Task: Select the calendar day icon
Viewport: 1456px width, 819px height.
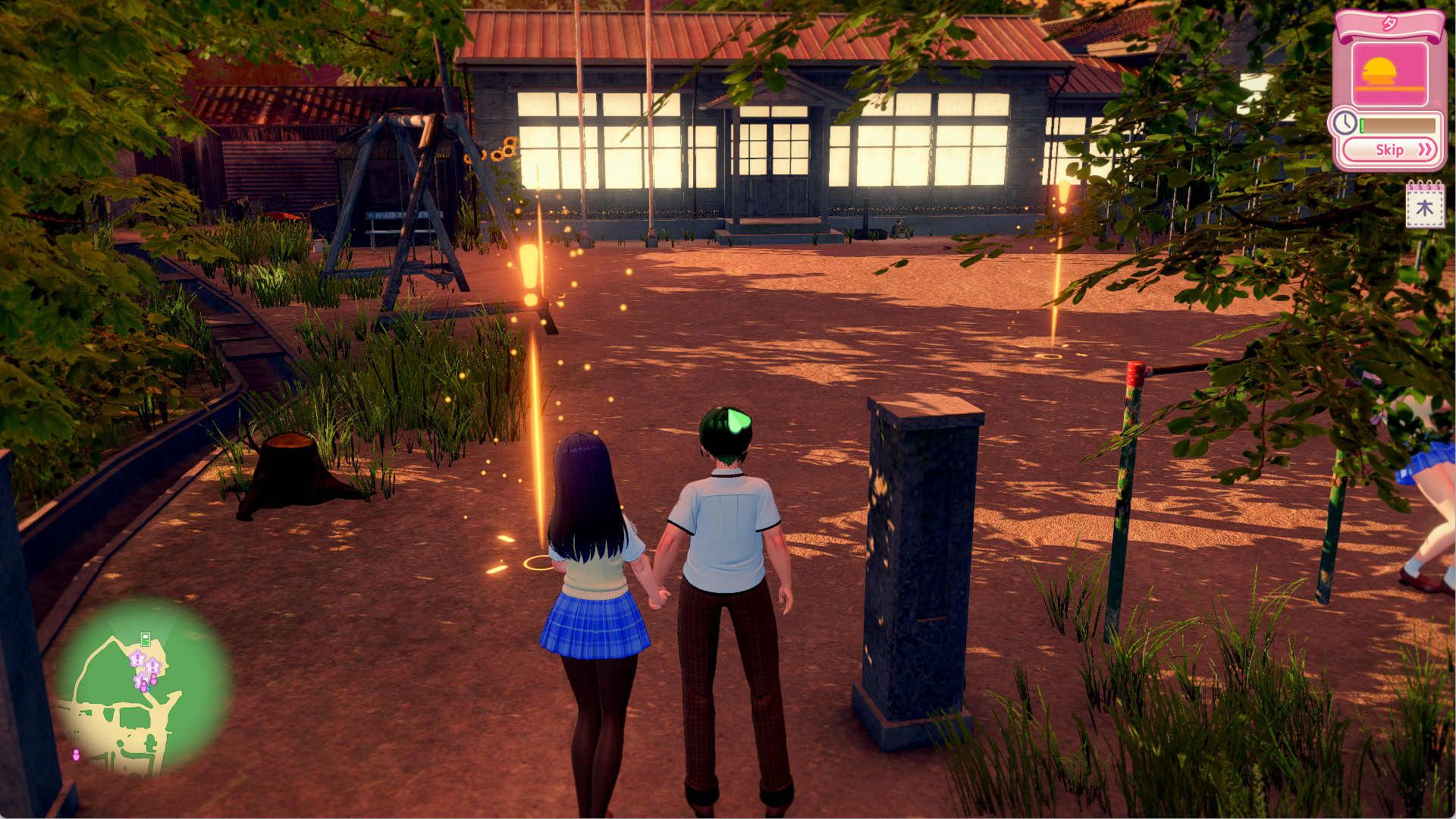Action: [x=1424, y=206]
